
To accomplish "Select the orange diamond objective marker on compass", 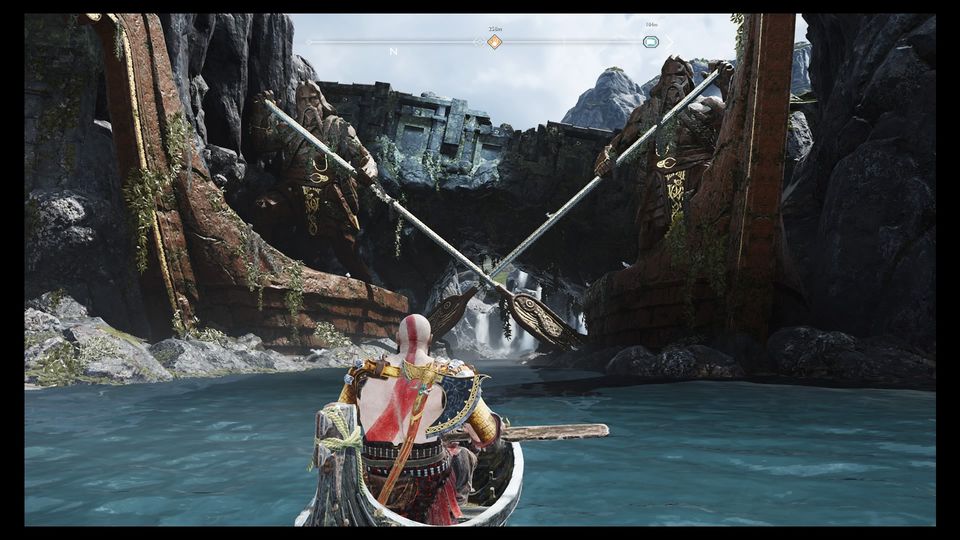I will 494,42.
